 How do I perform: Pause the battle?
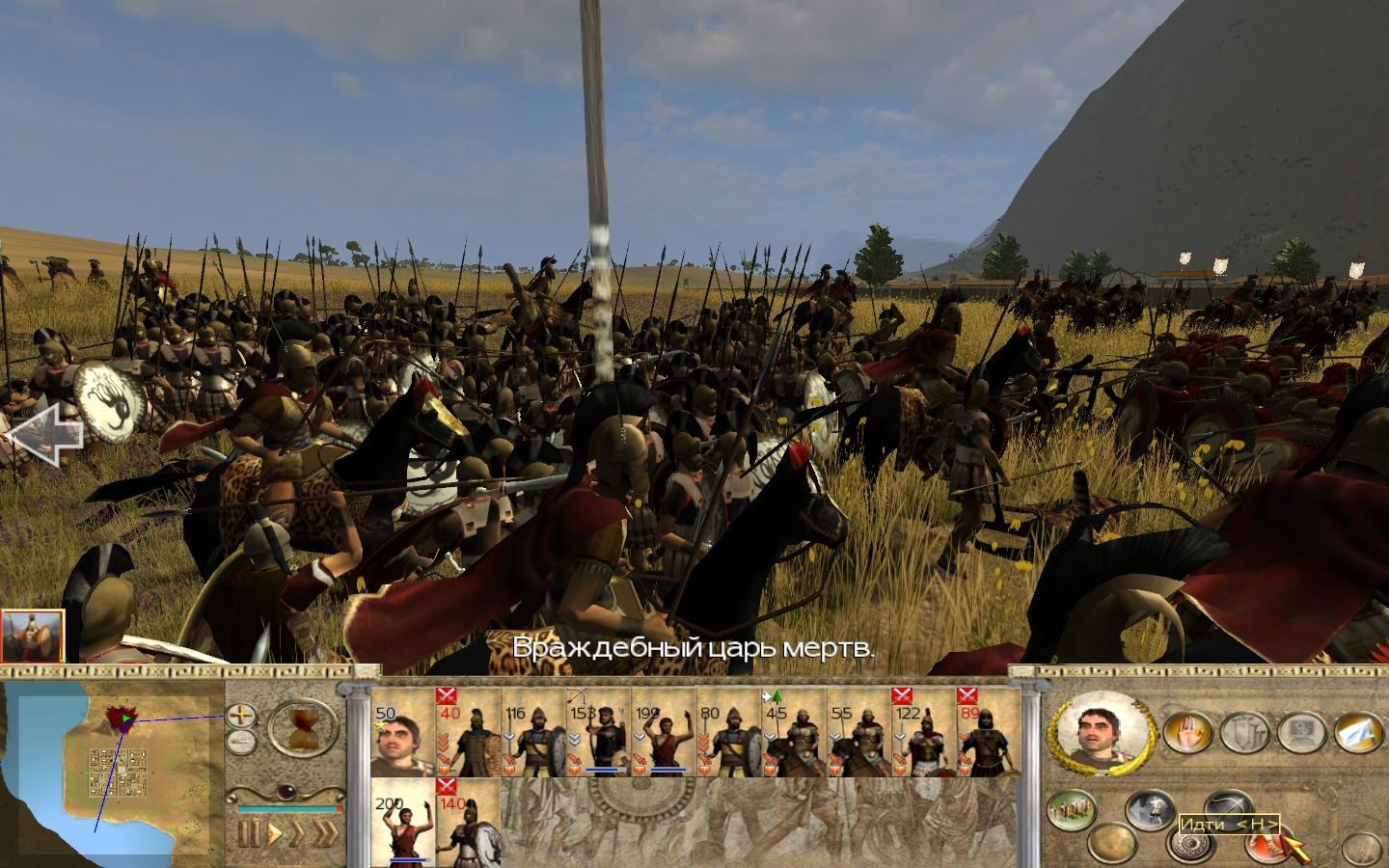click(248, 831)
